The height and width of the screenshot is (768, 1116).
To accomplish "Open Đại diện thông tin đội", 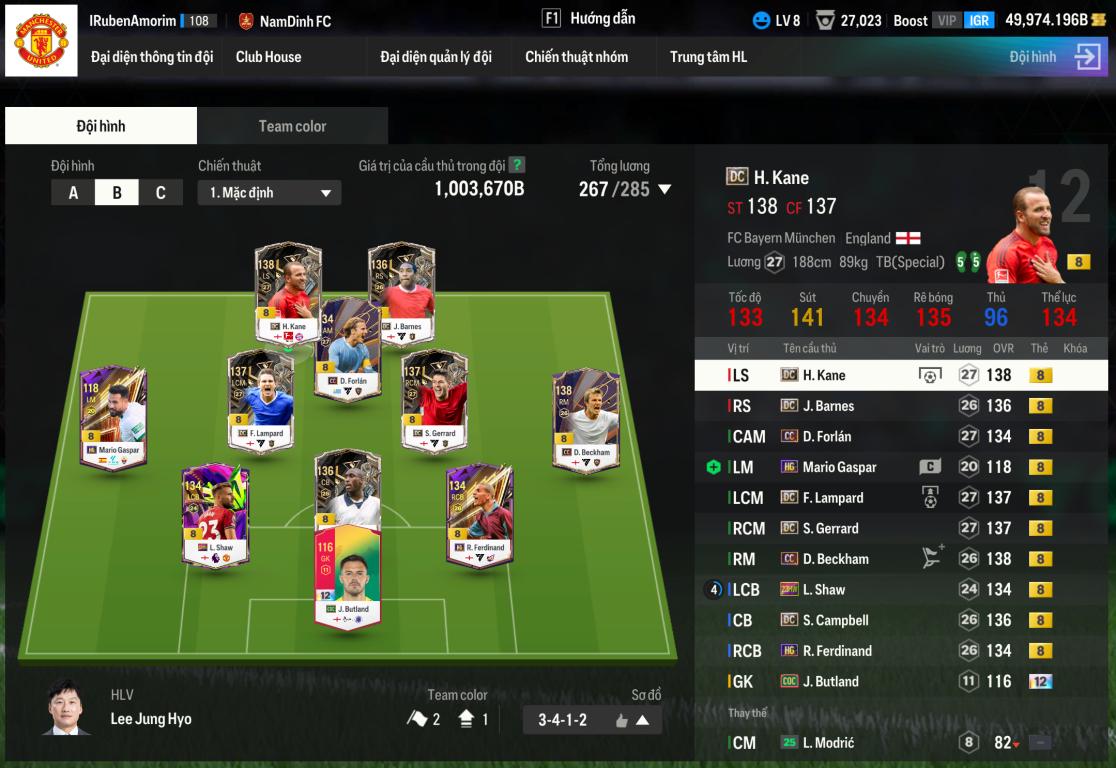I will (152, 57).
